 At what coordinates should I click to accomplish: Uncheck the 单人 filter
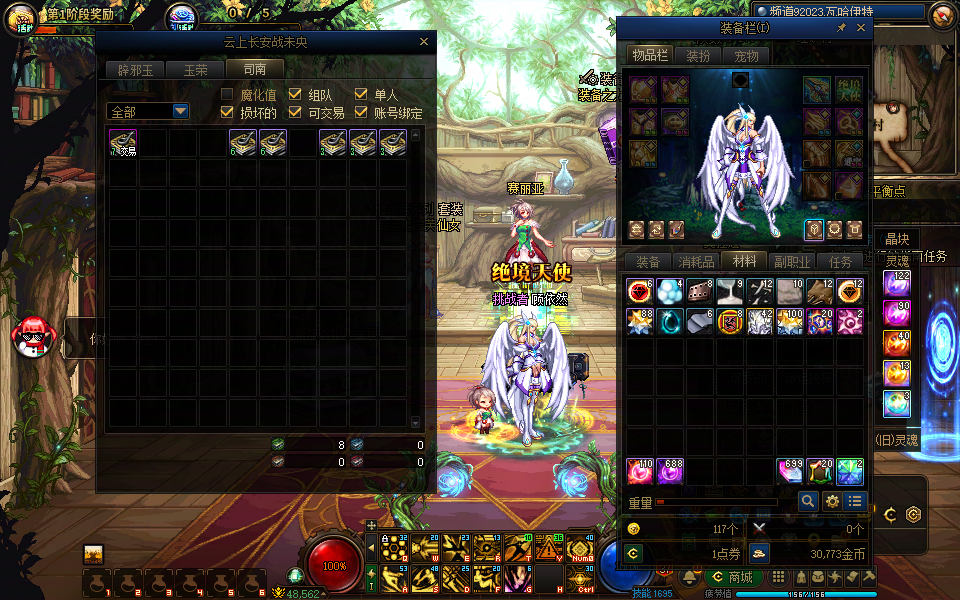click(x=362, y=95)
